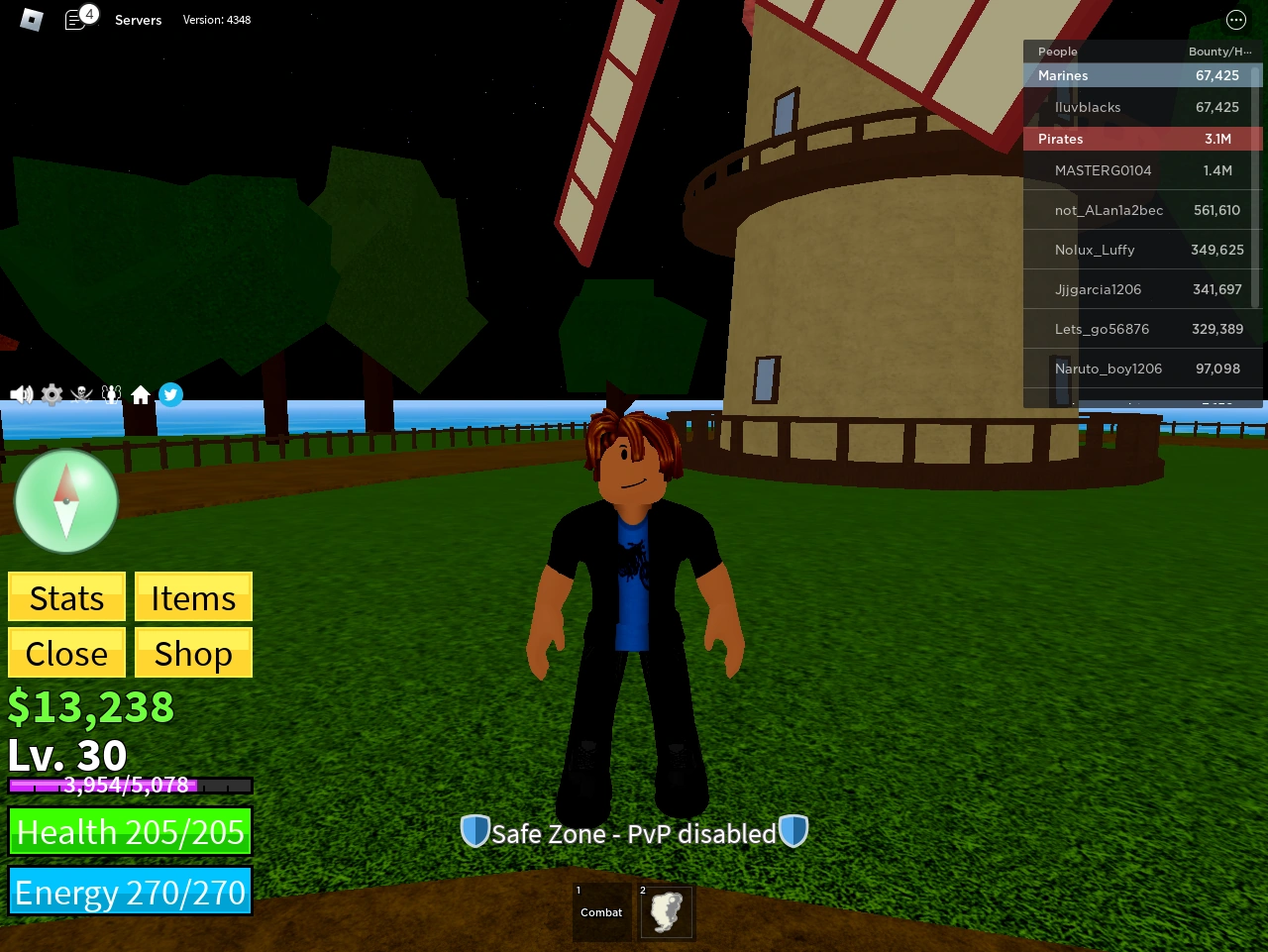This screenshot has width=1268, height=952.
Task: Open the settings gear icon
Action: tap(51, 394)
